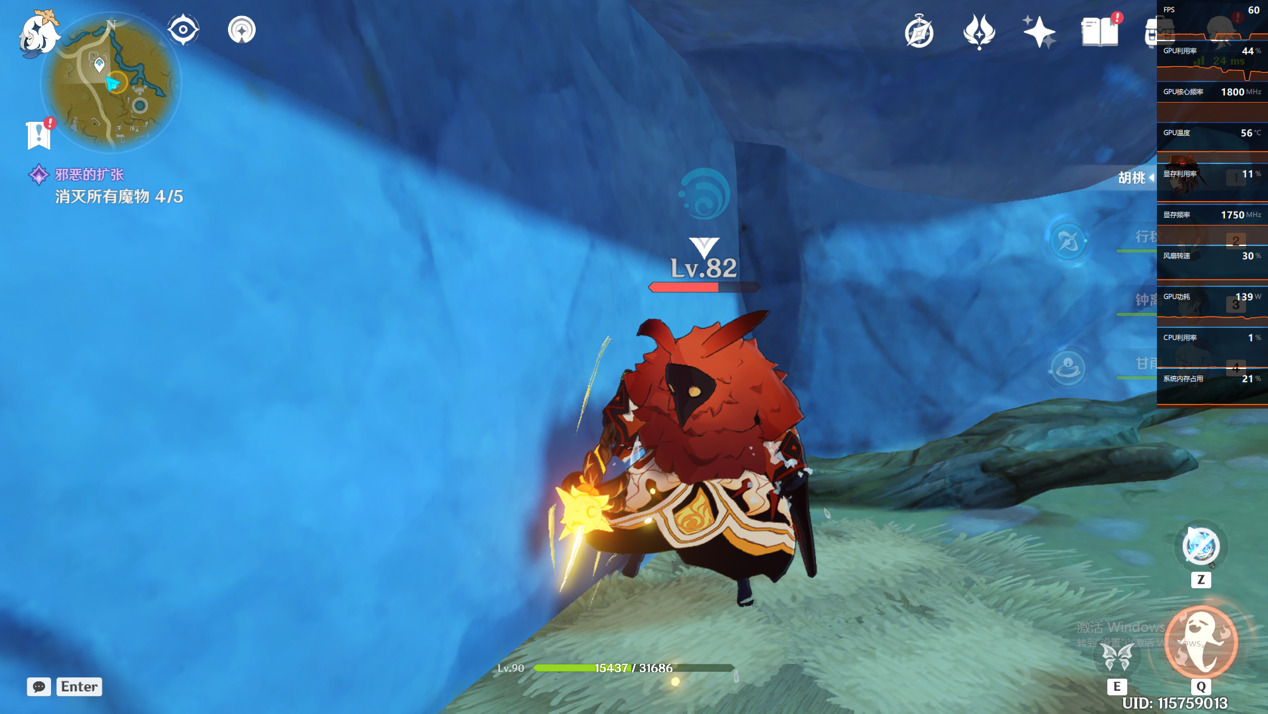Viewport: 1268px width, 714px height.
Task: Open the winged flame emblem icon
Action: coord(979,32)
